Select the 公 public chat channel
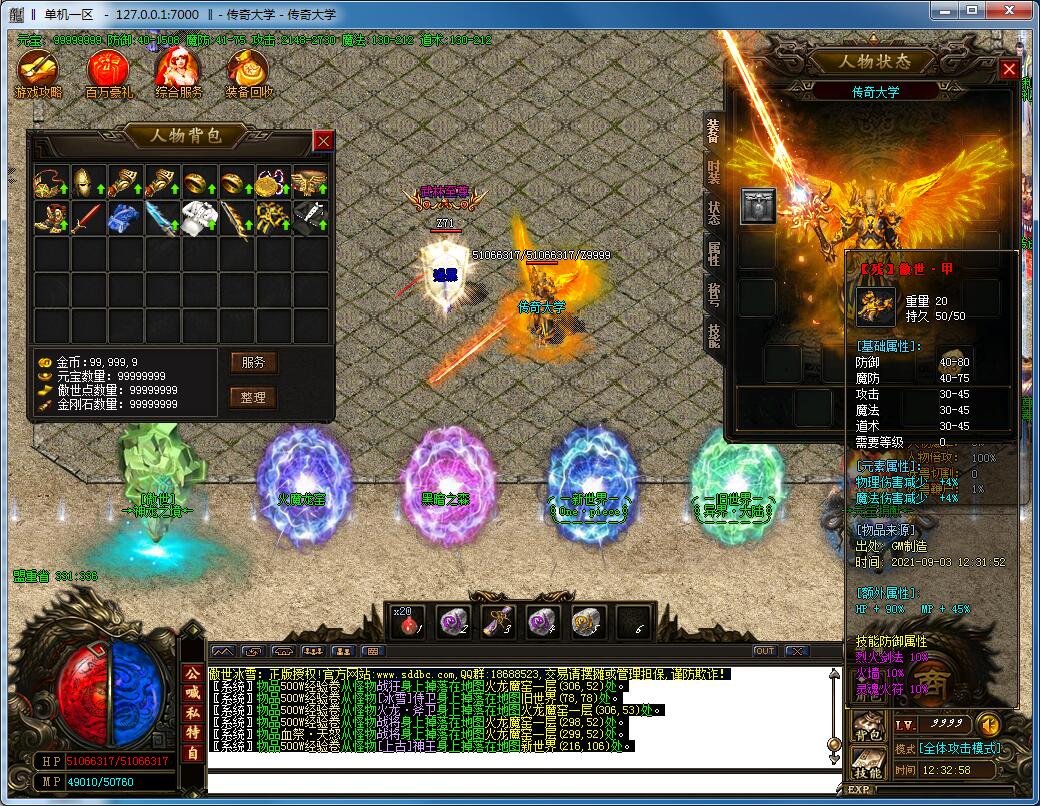The image size is (1040, 806). pyautogui.click(x=192, y=673)
